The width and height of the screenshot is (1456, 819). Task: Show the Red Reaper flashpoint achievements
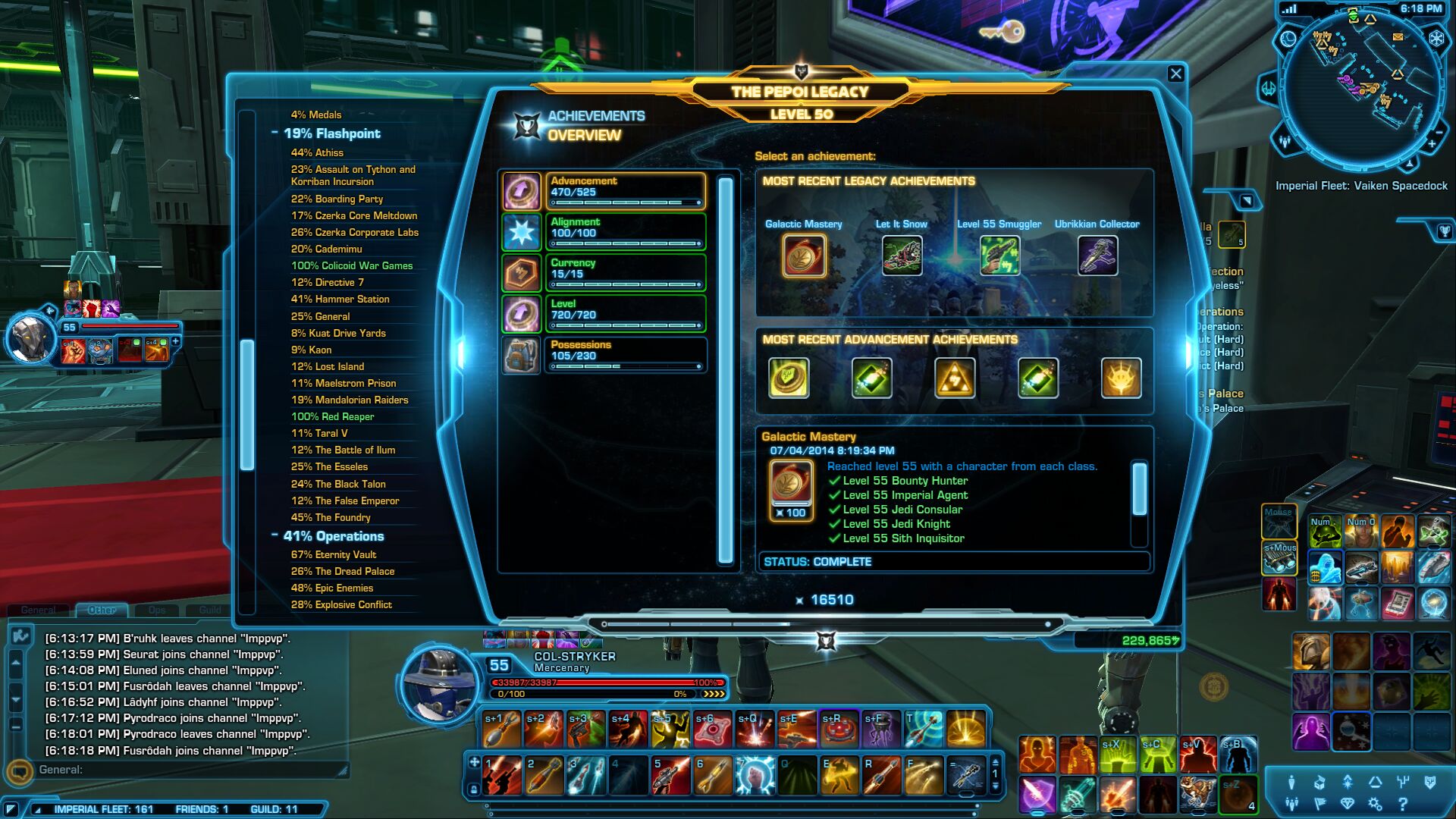332,416
